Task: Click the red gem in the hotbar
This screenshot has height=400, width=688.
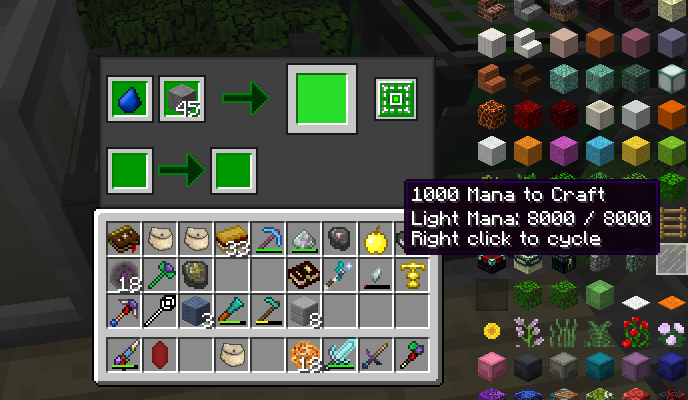Action: 159,355
